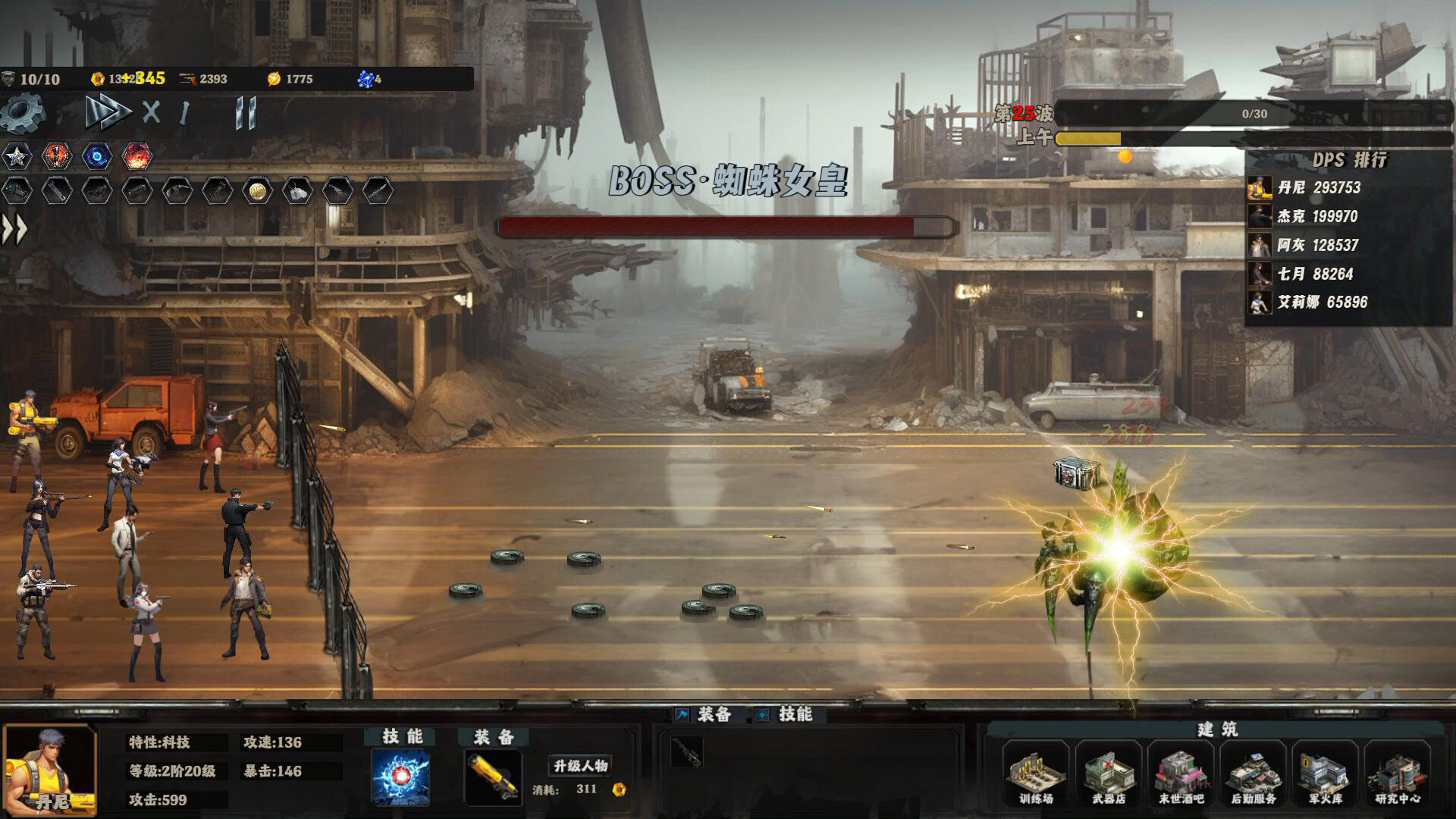Open the 武器店 weapon shop
Screen dimensions: 1456x819
point(1108,775)
